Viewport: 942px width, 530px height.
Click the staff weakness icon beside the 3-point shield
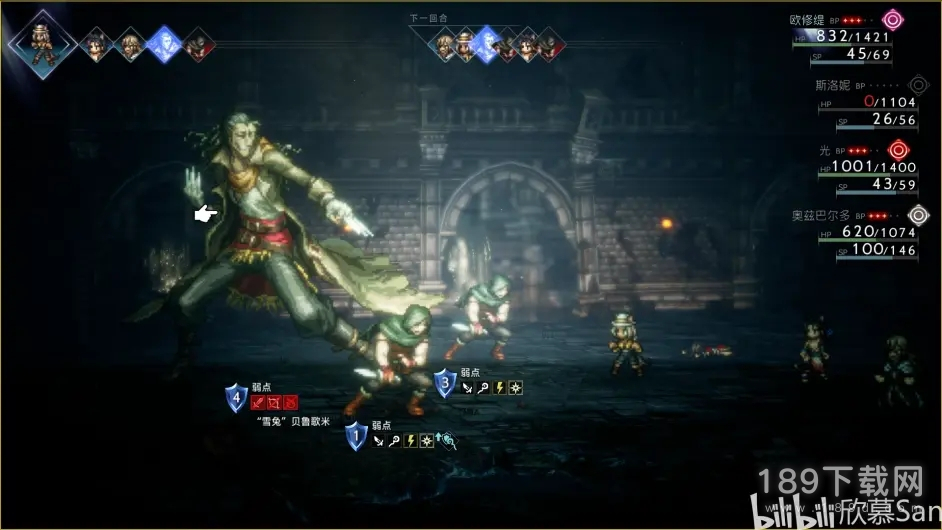(482, 386)
